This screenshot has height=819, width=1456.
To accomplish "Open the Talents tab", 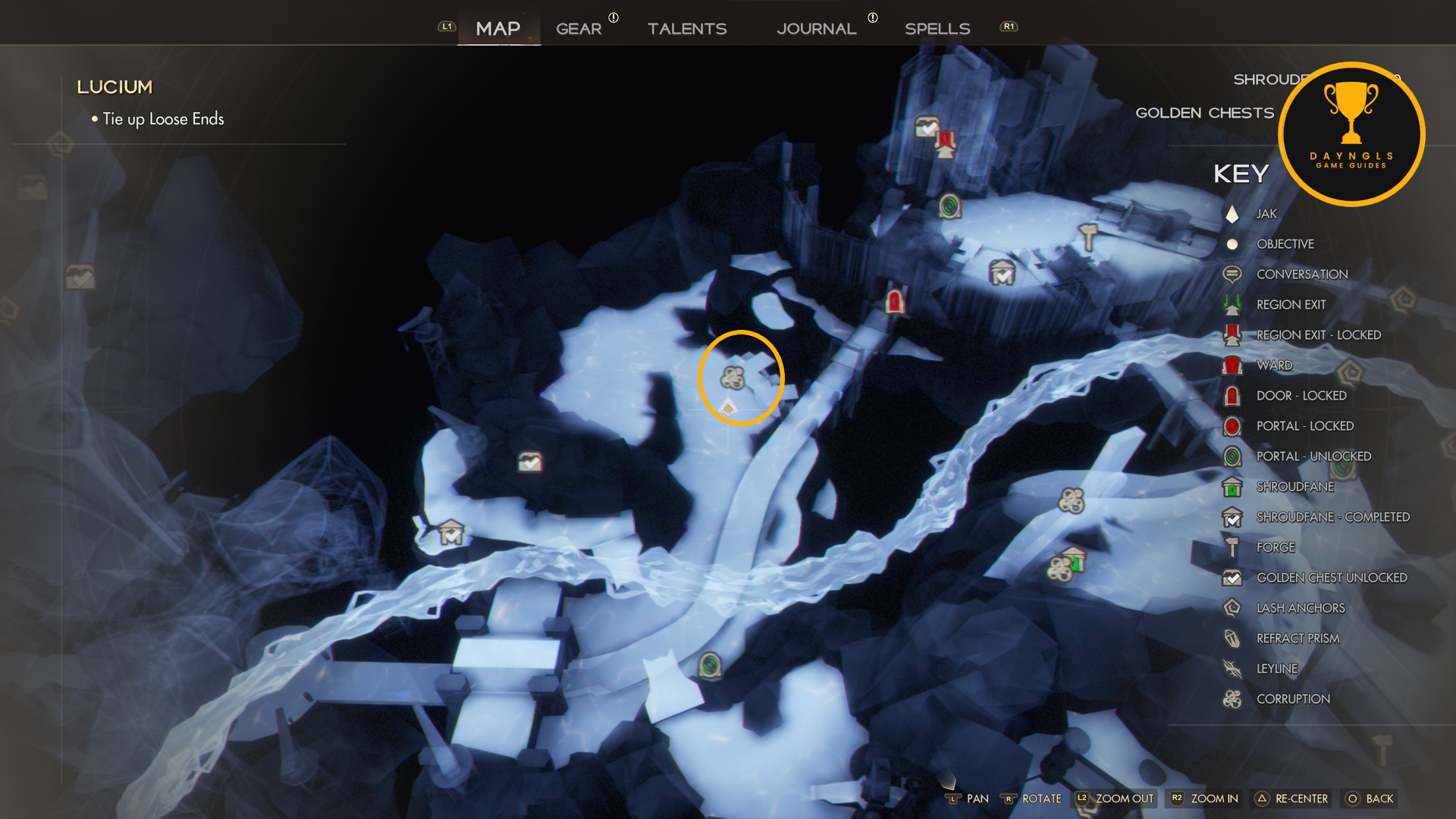I will tap(687, 29).
